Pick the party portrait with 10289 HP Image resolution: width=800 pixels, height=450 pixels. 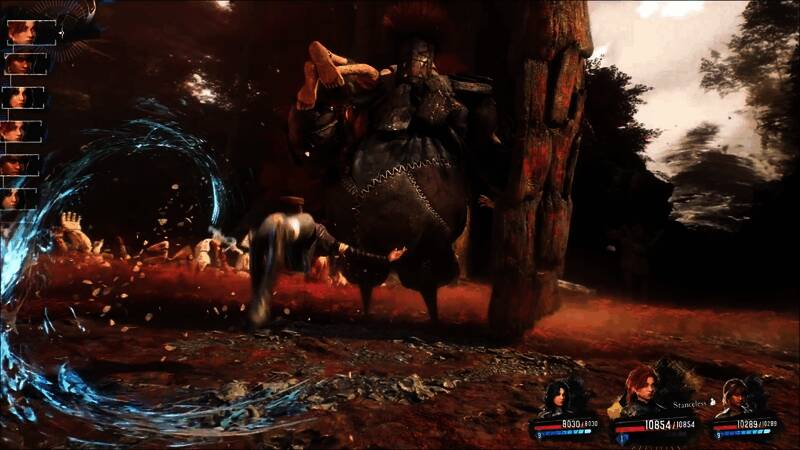[736, 397]
